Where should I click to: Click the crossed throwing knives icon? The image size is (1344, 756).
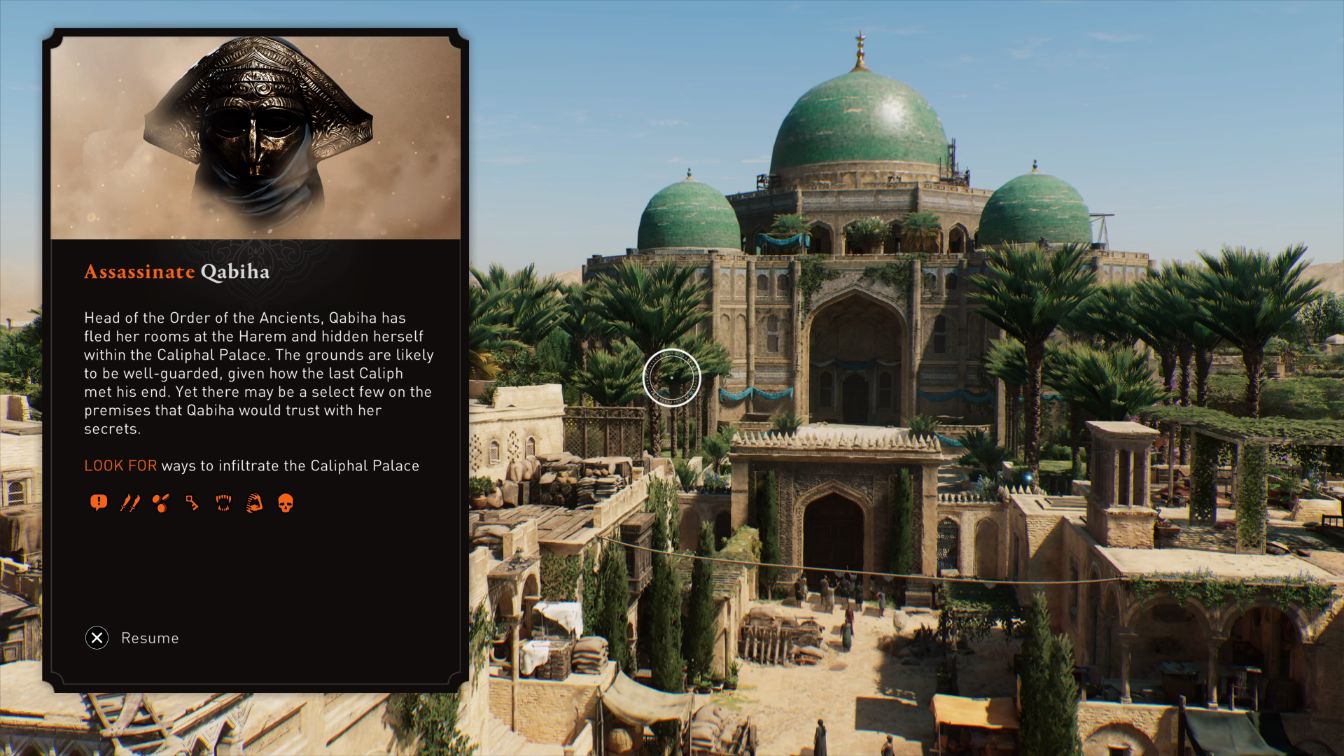[131, 501]
